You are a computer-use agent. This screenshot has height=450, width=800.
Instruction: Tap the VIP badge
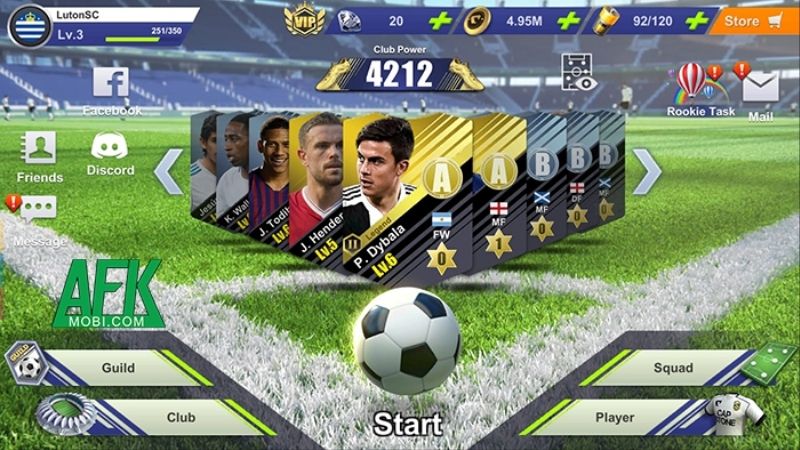point(304,19)
